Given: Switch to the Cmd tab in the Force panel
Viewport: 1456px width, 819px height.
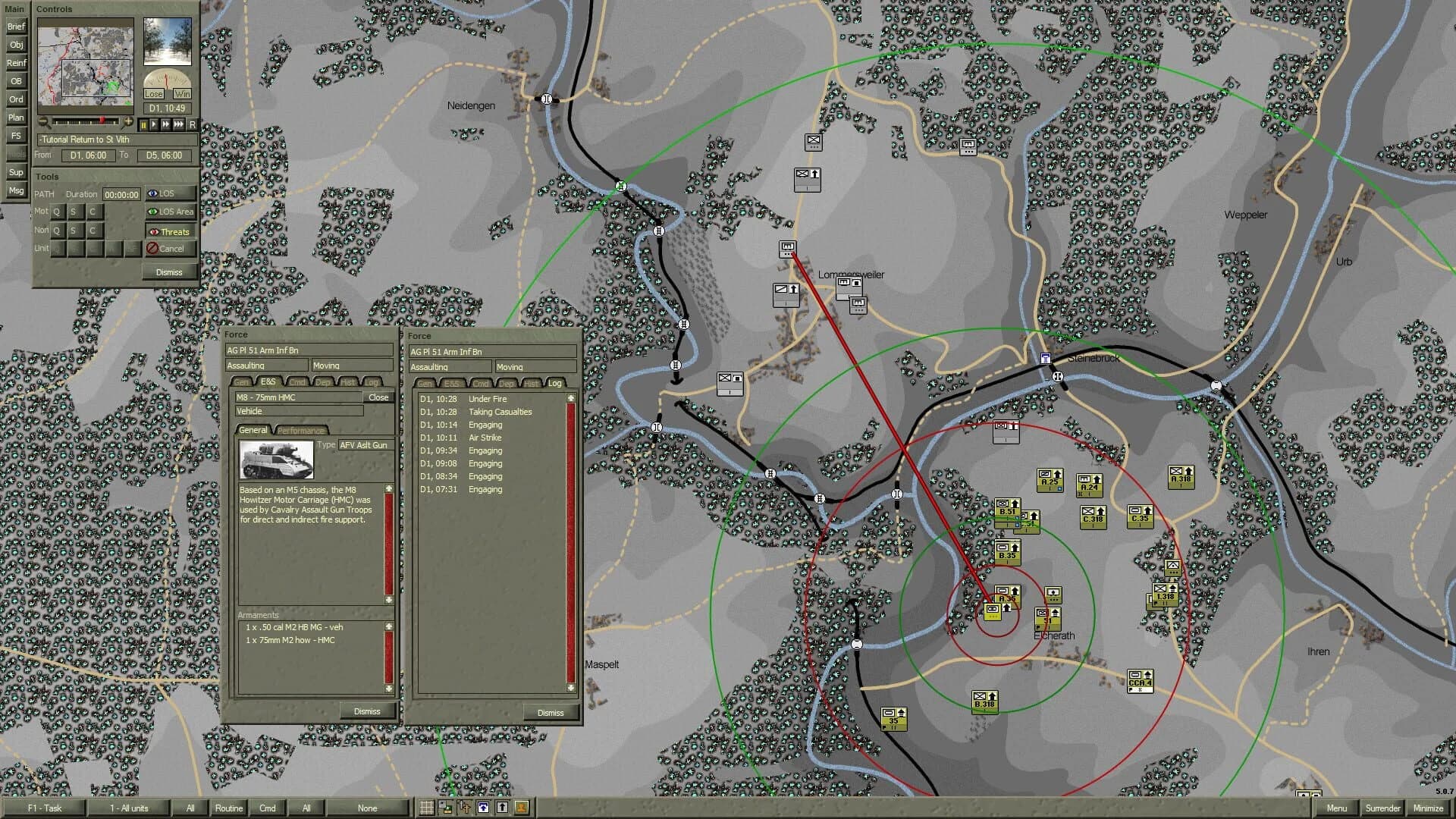Looking at the screenshot, I should click(297, 384).
